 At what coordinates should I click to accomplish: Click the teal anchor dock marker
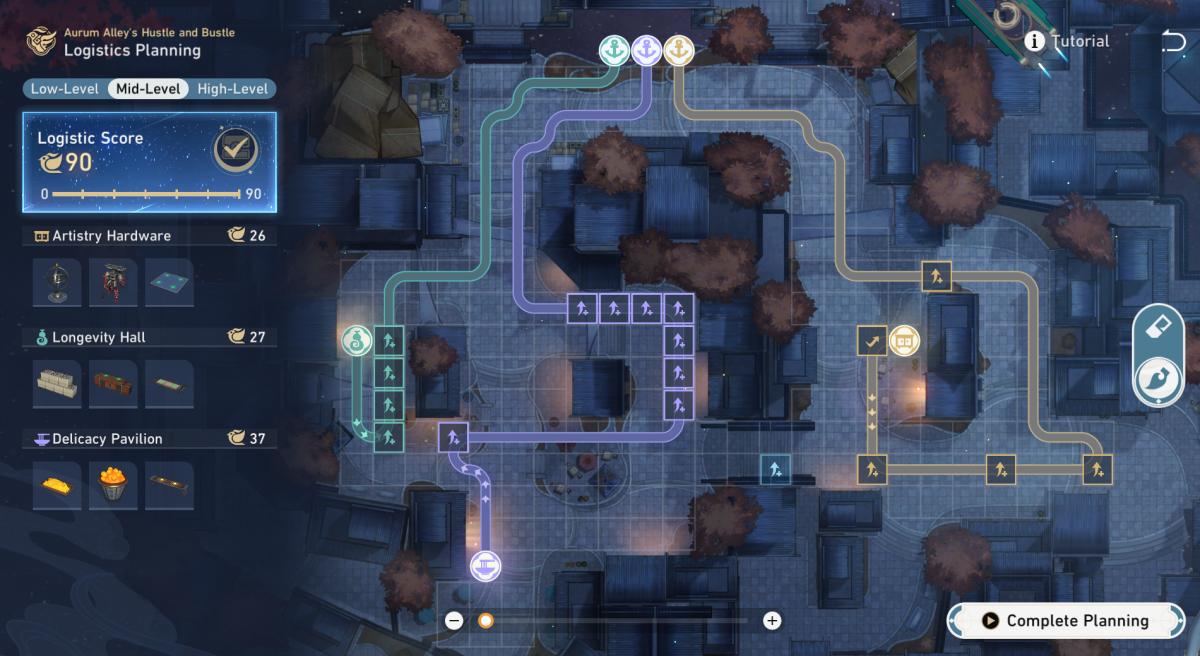pyautogui.click(x=614, y=49)
